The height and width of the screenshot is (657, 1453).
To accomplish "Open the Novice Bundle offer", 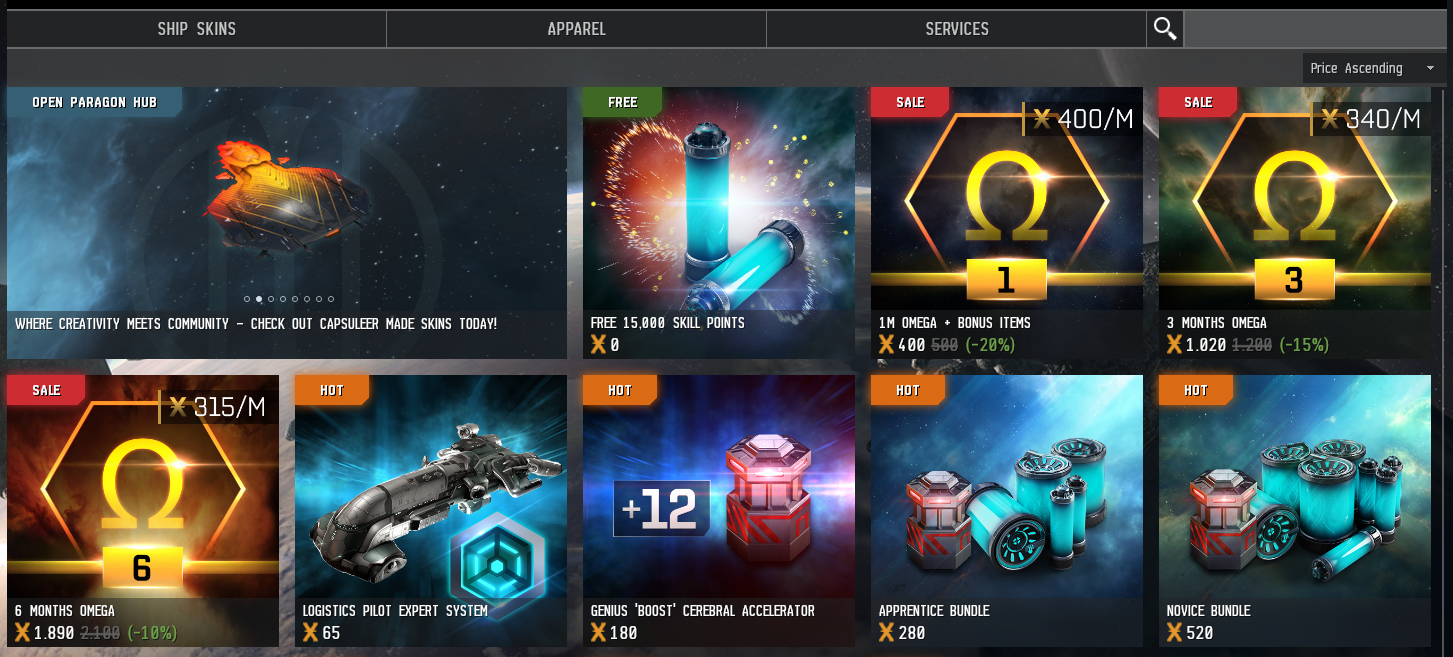I will click(x=1294, y=510).
